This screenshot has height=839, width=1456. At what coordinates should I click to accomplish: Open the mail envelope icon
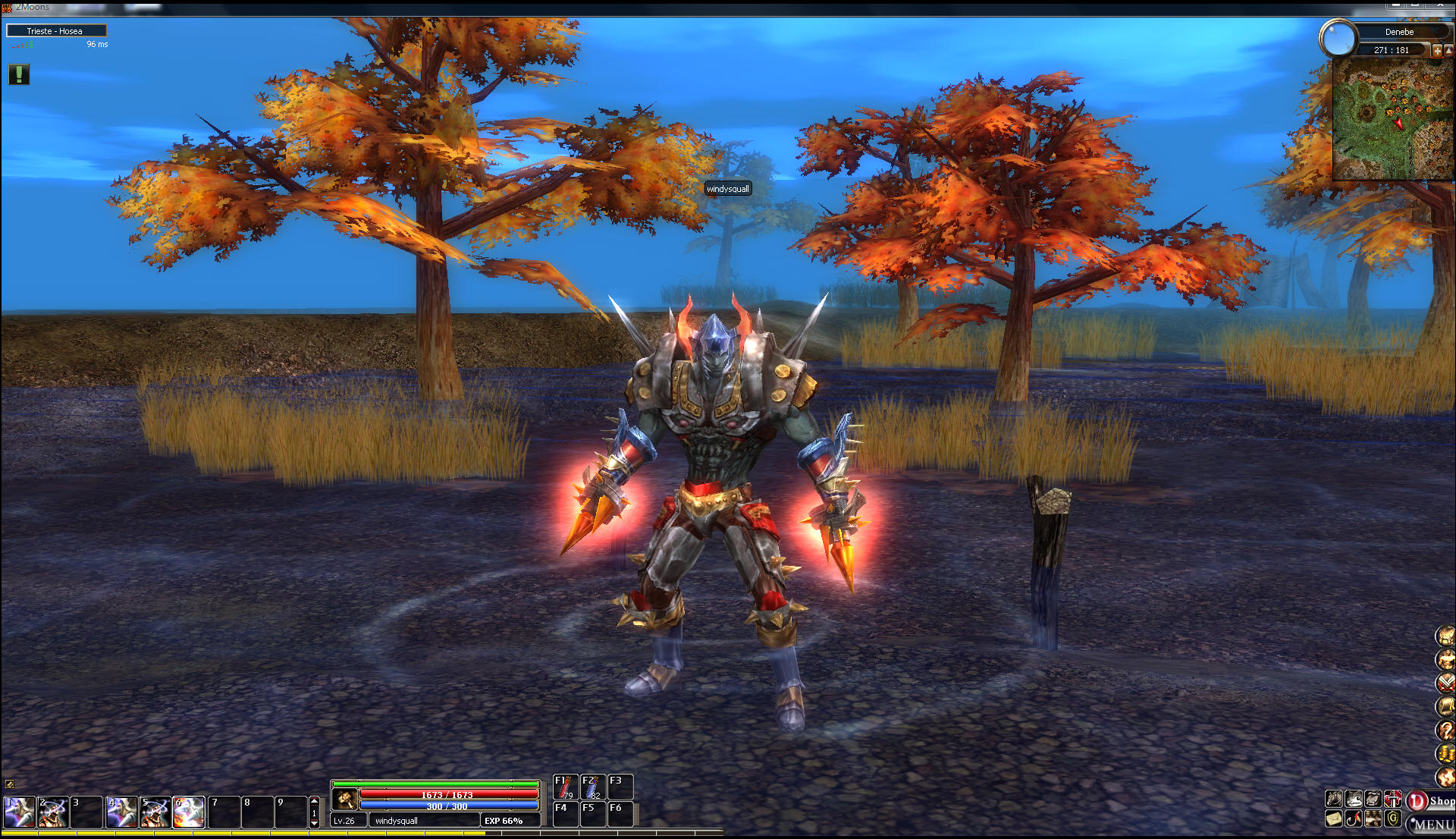coord(1334,819)
